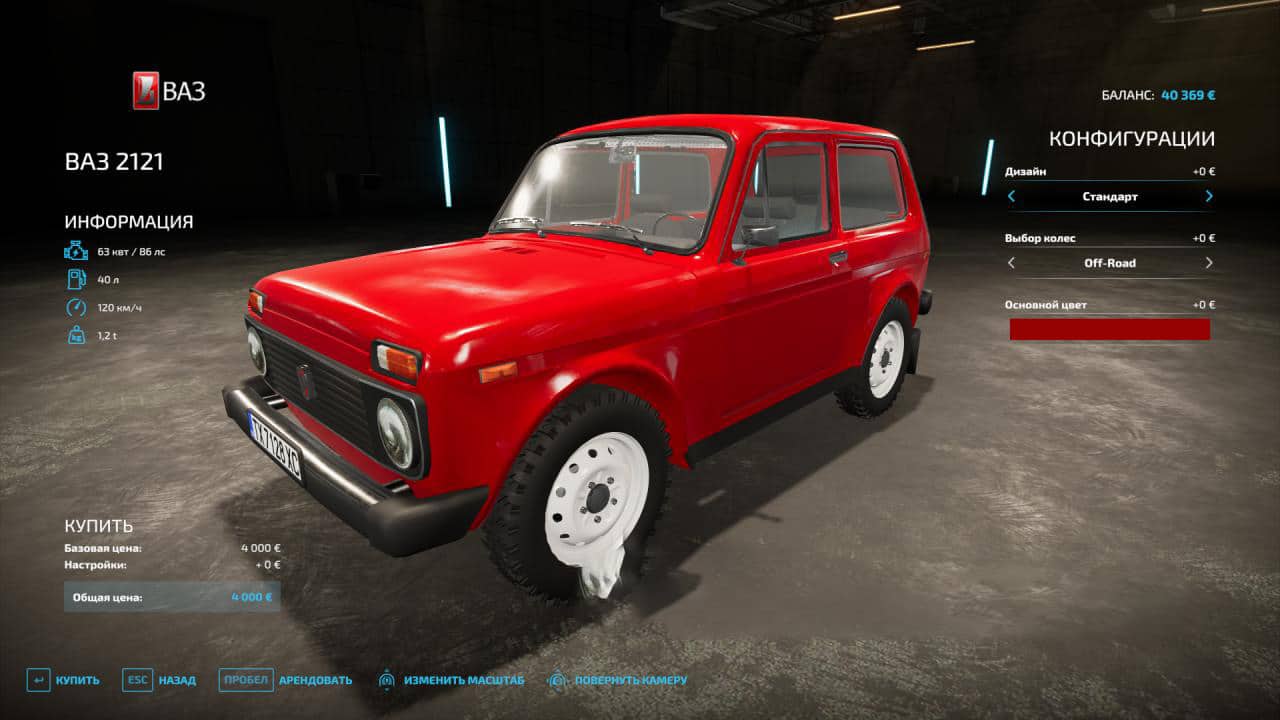1280x720 pixels.
Task: Click the left arrow next to Стандарт
Action: [1011, 196]
